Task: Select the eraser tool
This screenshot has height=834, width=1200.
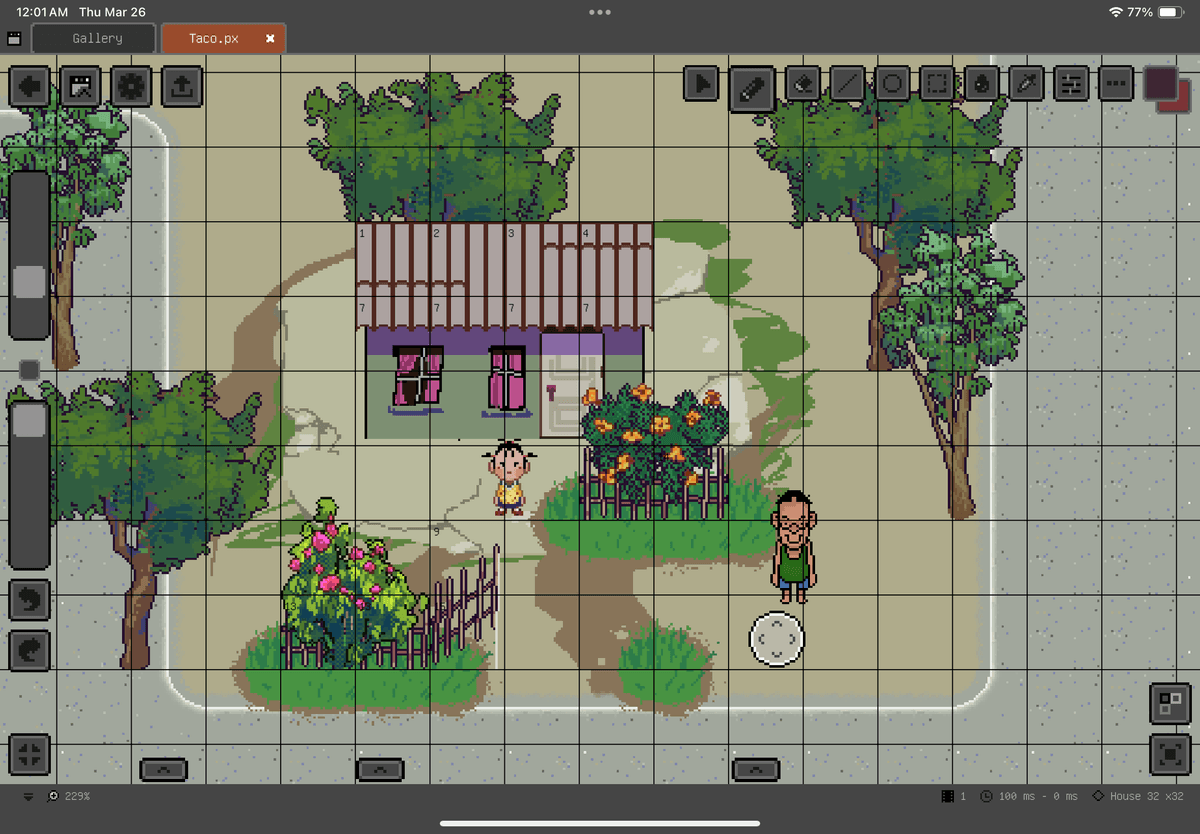Action: (x=802, y=85)
